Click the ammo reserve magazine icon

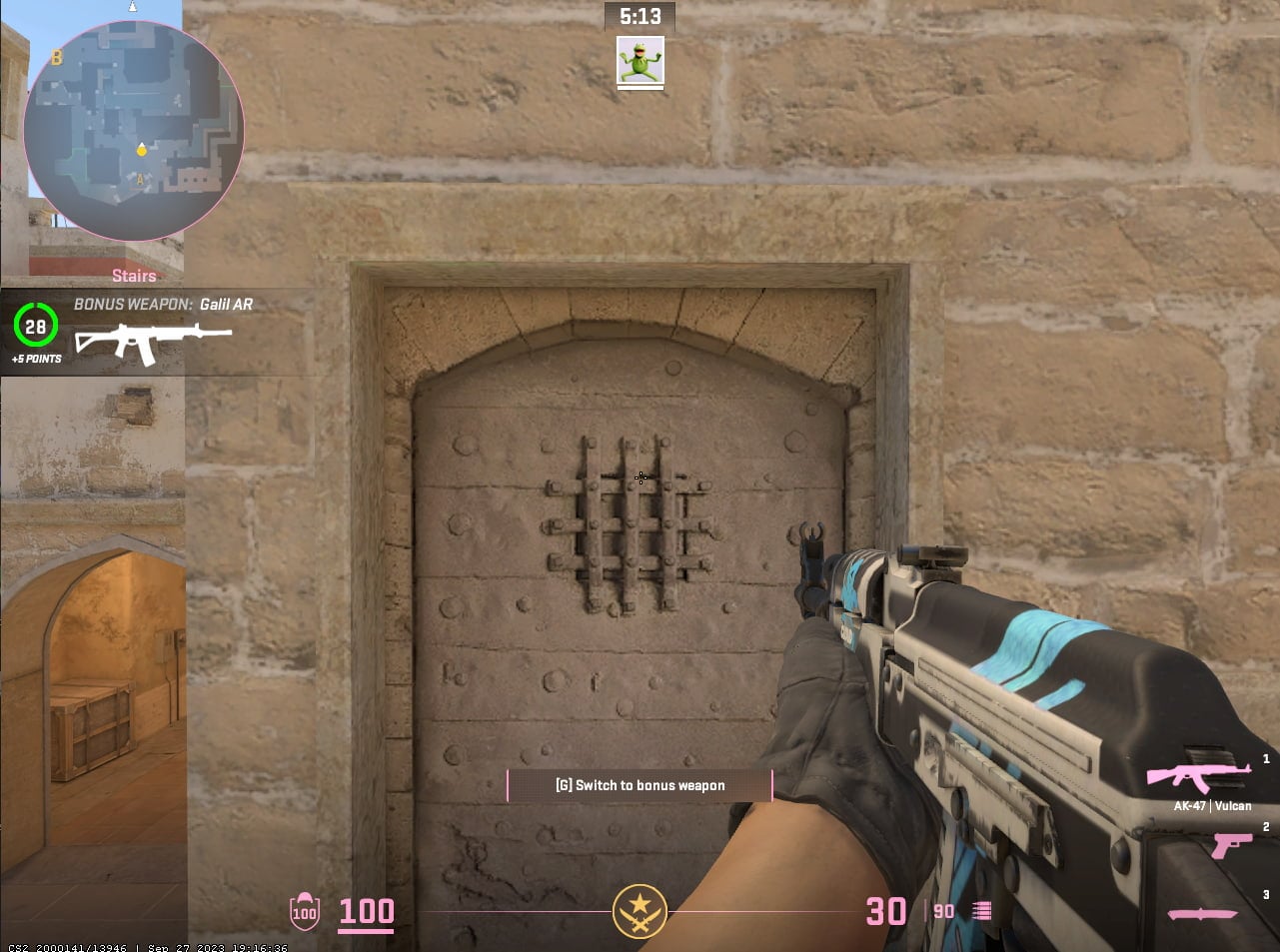tap(979, 910)
